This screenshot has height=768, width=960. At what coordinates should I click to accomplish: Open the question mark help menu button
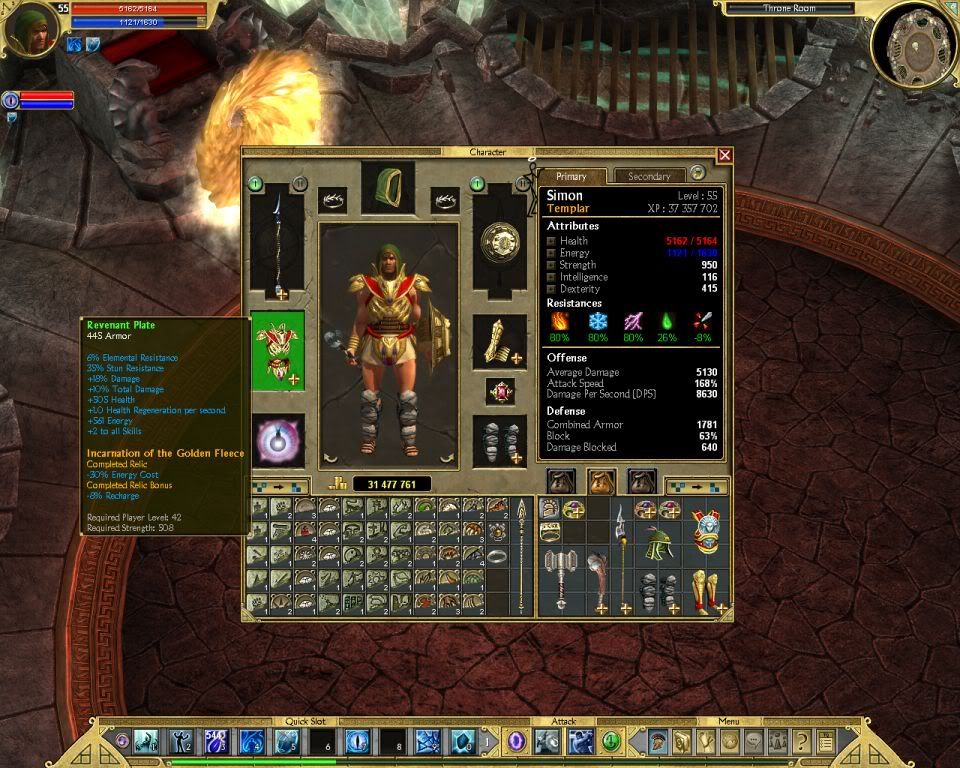(801, 741)
